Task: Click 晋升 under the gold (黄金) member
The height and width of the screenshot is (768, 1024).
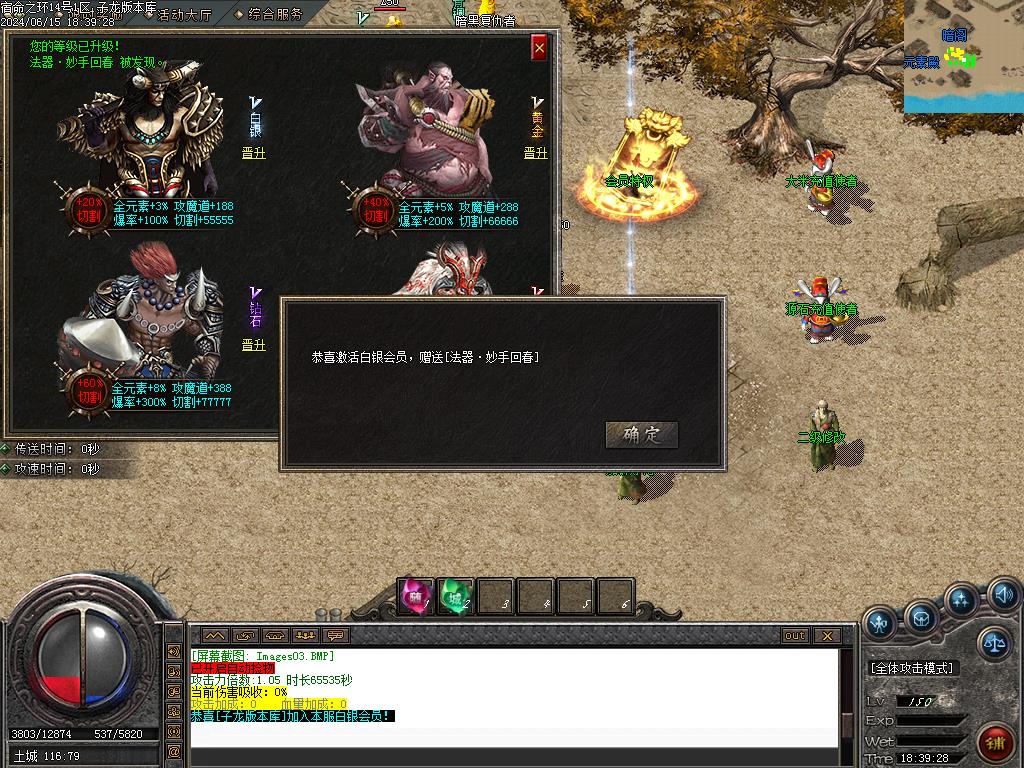Action: click(x=536, y=153)
